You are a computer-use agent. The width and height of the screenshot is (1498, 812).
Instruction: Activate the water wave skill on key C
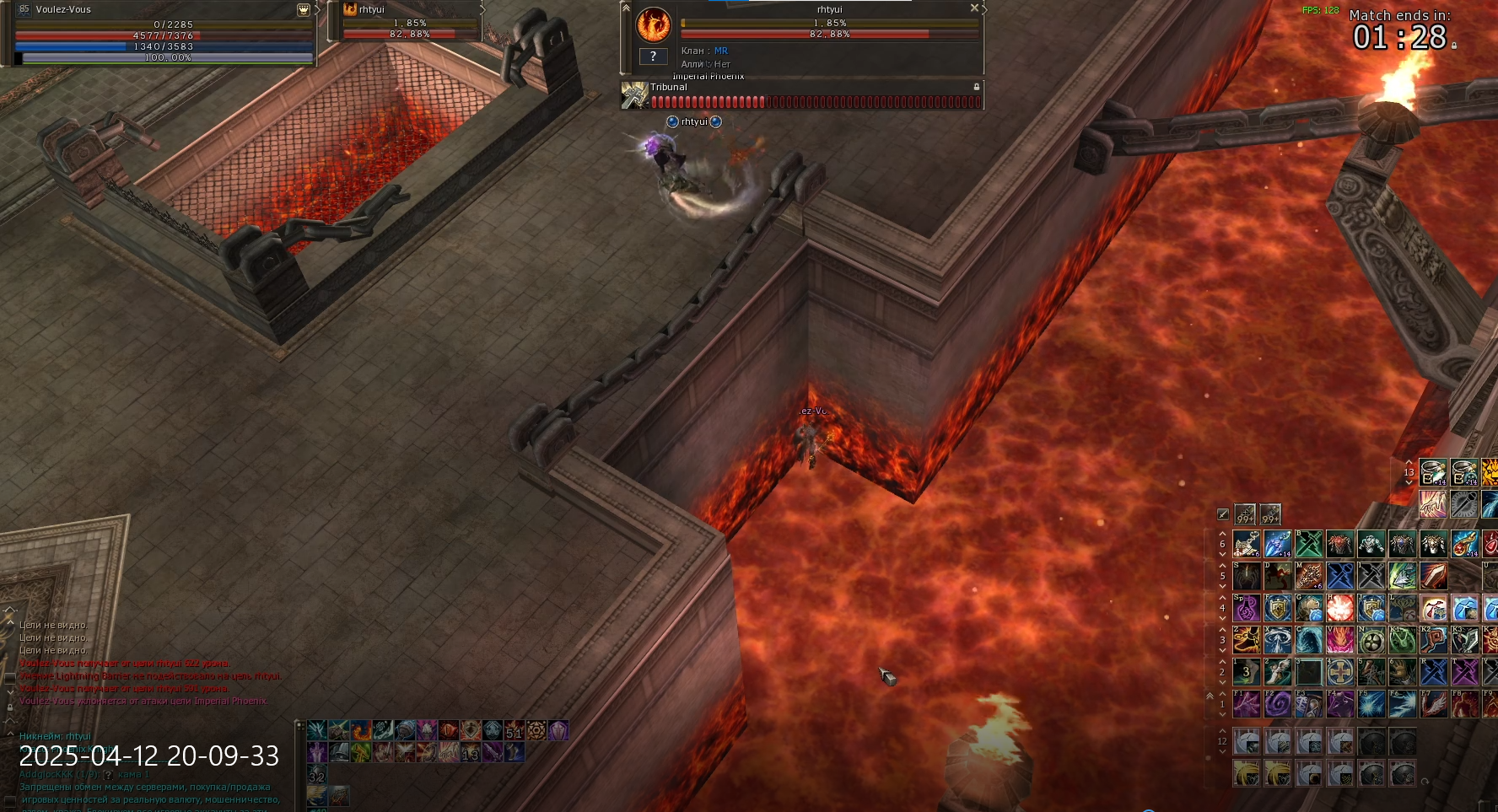coord(1309,640)
